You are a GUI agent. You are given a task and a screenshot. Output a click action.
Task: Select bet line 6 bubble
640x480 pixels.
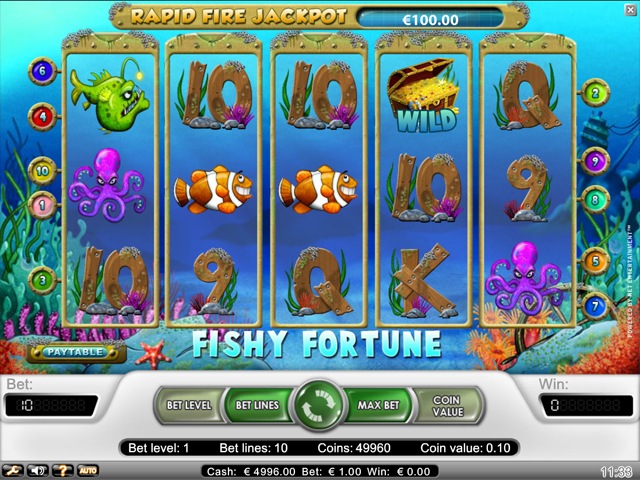tap(42, 71)
